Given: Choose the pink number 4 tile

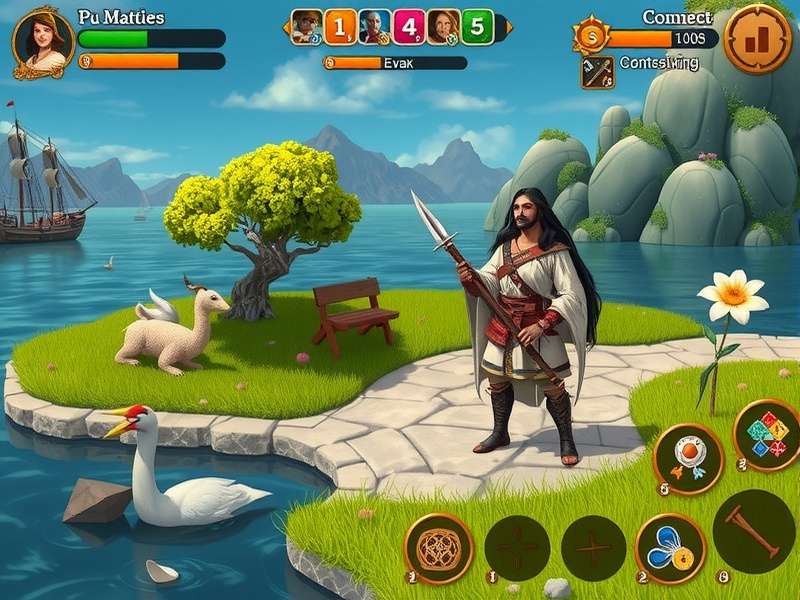Looking at the screenshot, I should pyautogui.click(x=409, y=27).
